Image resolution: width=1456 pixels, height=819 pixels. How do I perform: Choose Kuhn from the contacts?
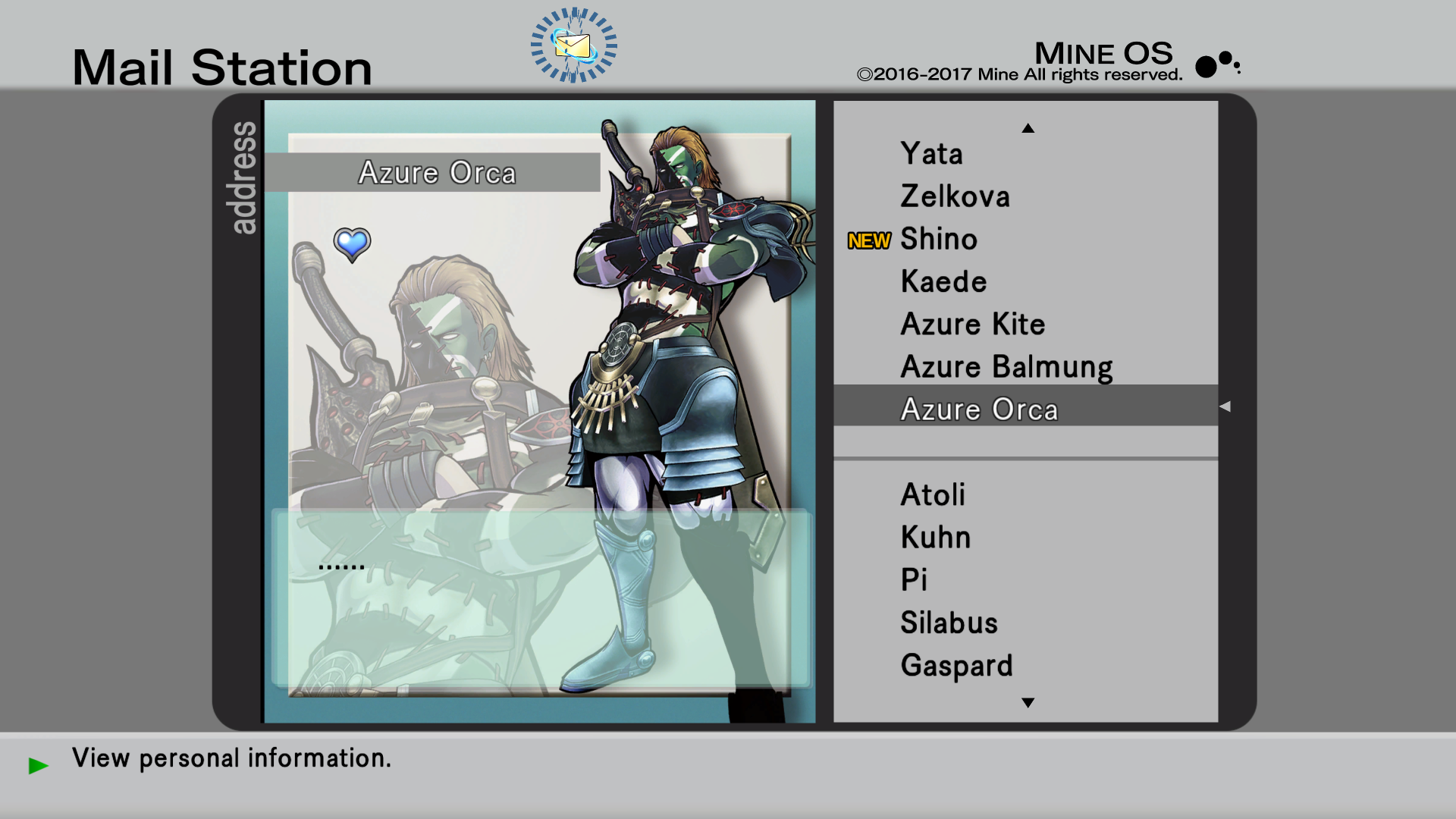(x=935, y=538)
